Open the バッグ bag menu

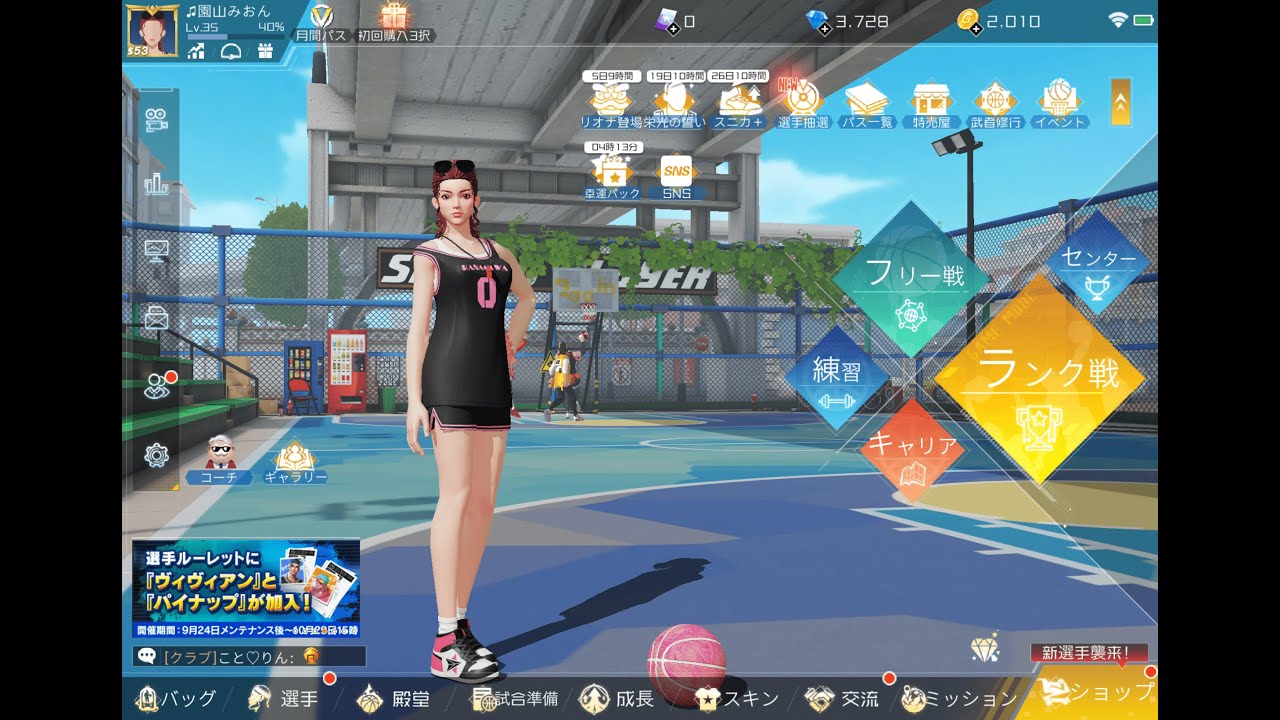[x=177, y=698]
